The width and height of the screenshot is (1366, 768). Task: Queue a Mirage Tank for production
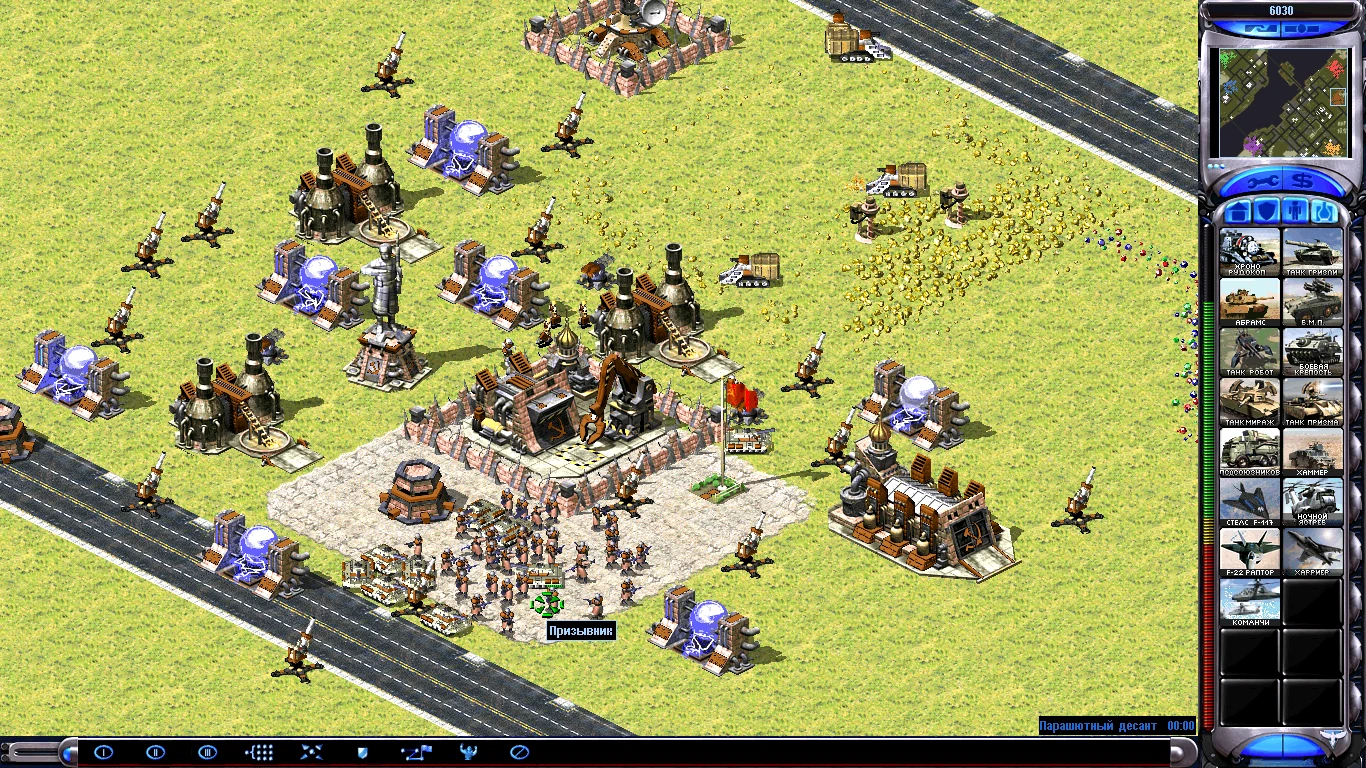pyautogui.click(x=1249, y=398)
